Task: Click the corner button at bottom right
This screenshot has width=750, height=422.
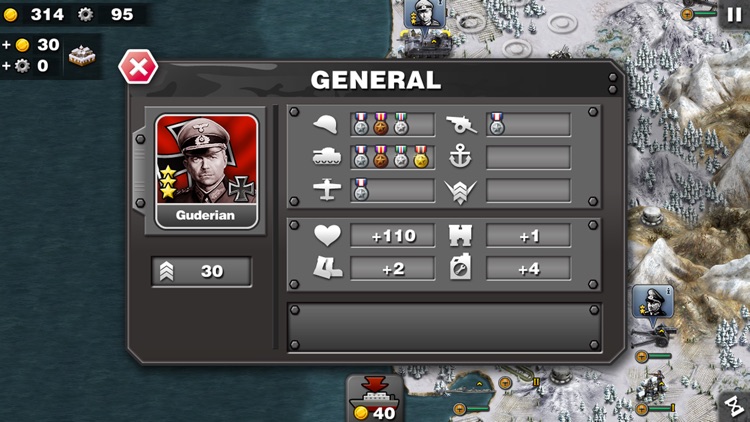Action: 734,405
